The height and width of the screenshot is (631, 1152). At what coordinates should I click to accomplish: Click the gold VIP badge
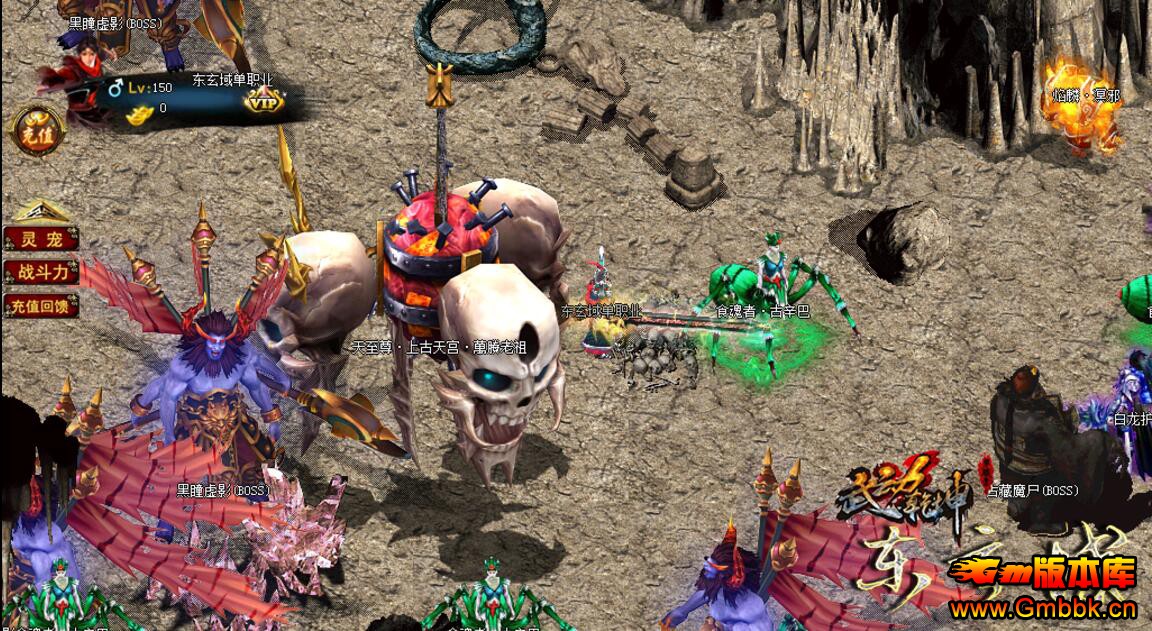pyautogui.click(x=264, y=100)
